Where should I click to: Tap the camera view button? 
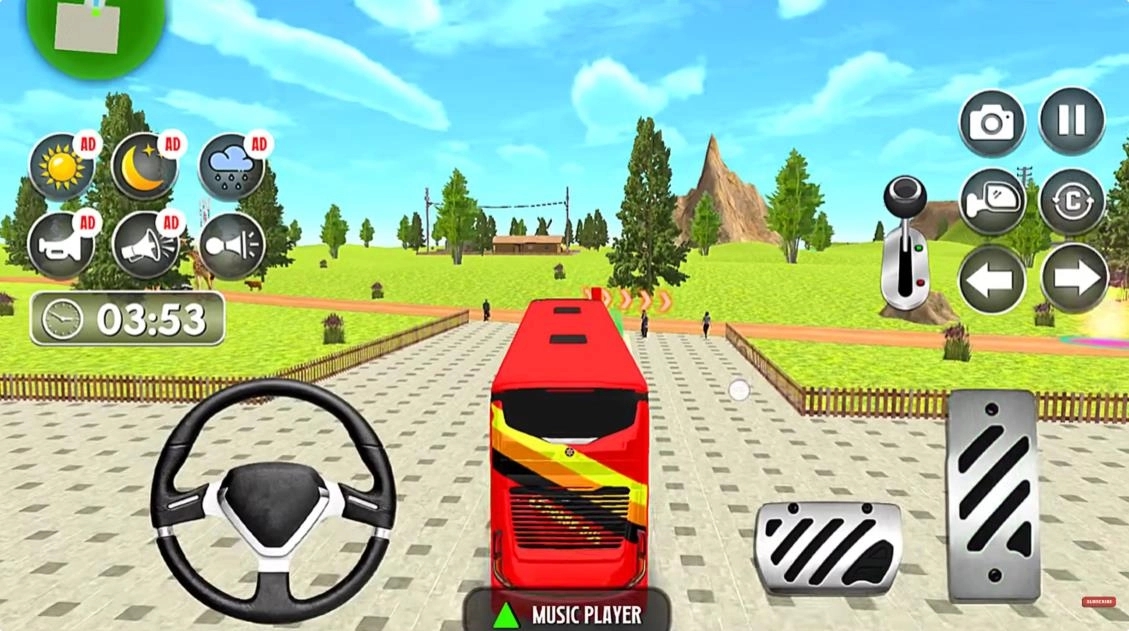pos(992,123)
